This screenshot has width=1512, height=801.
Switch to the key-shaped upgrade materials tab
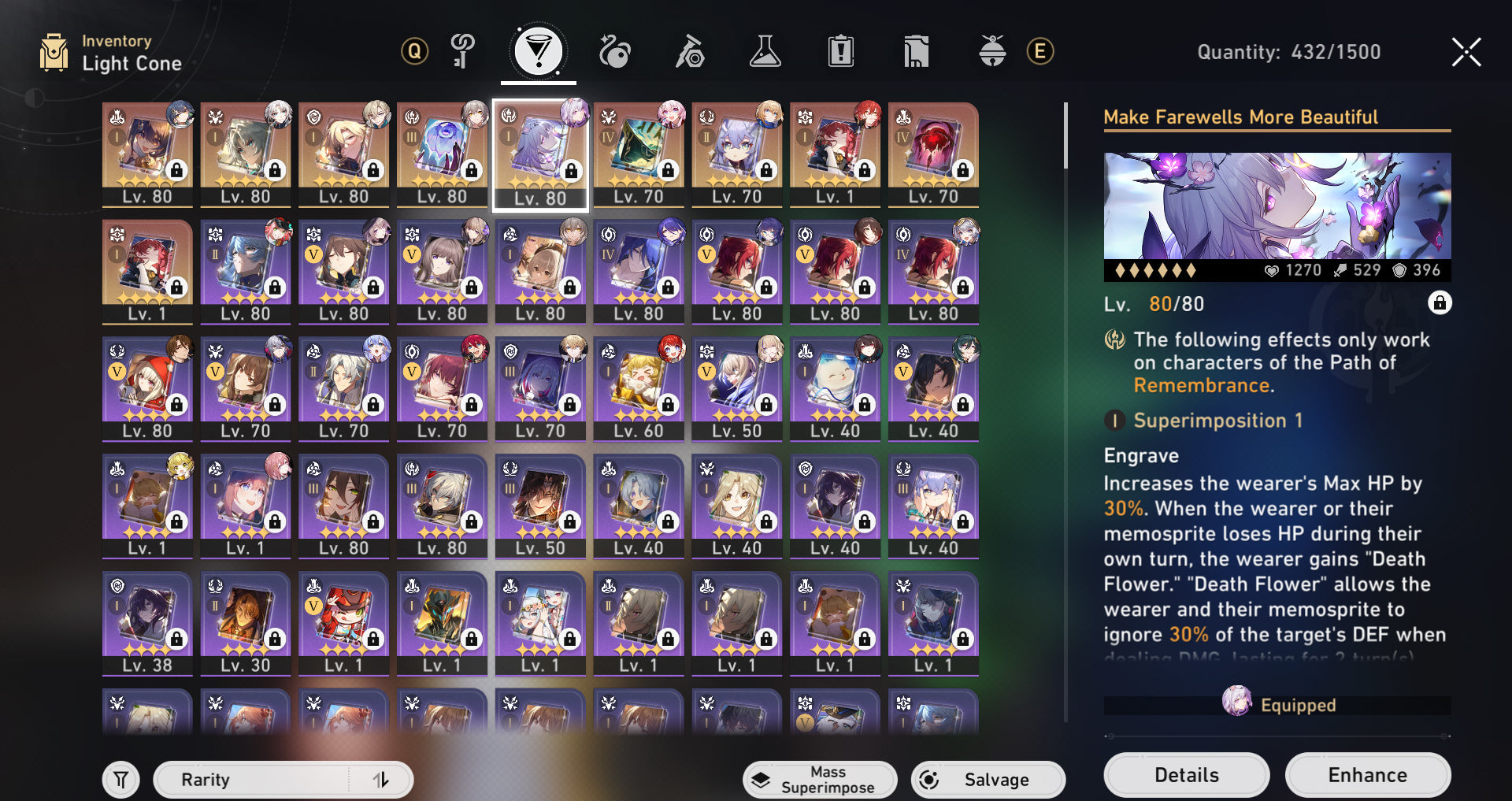pyautogui.click(x=462, y=52)
